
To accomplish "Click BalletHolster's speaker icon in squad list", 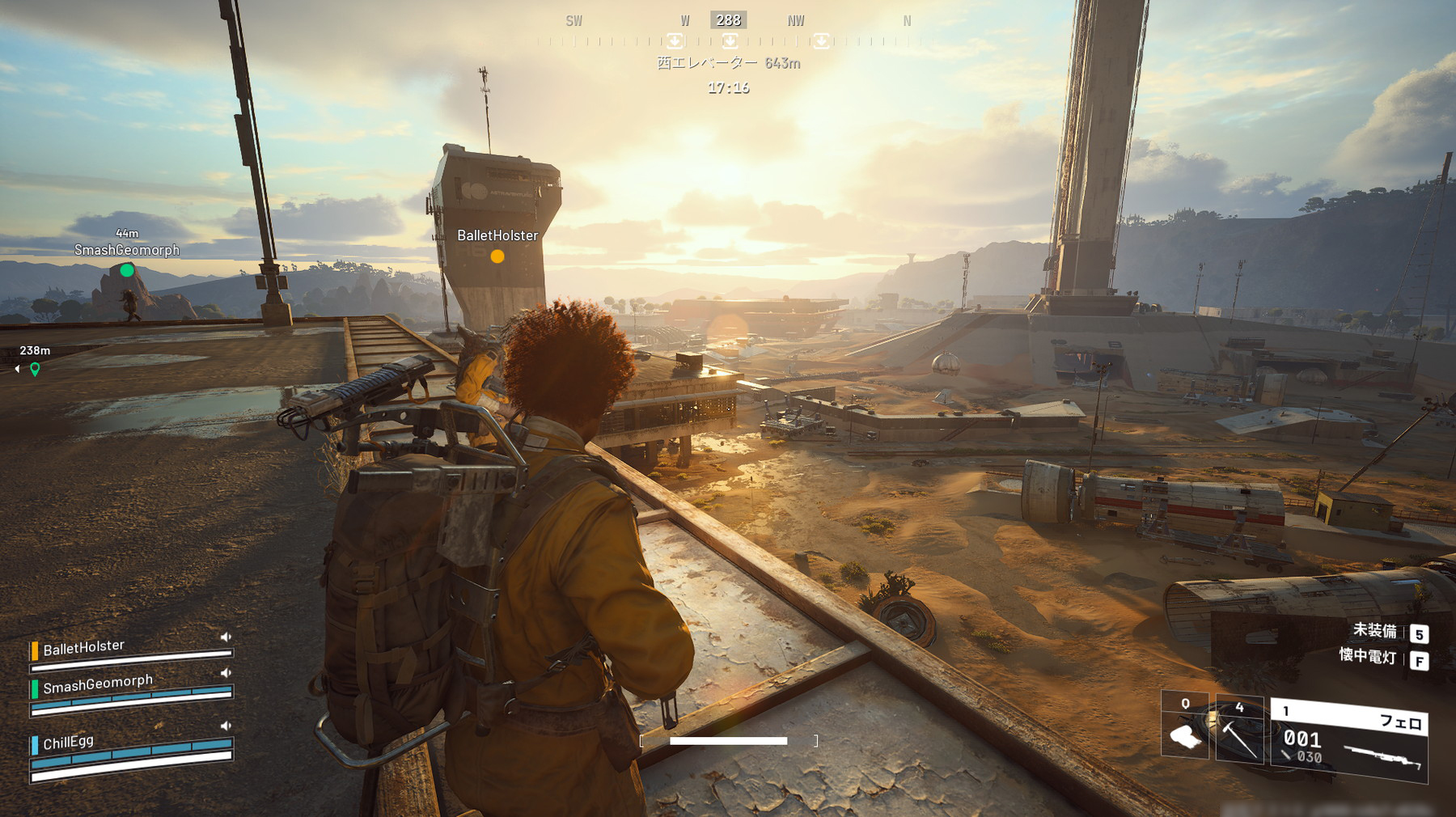I will (x=226, y=637).
